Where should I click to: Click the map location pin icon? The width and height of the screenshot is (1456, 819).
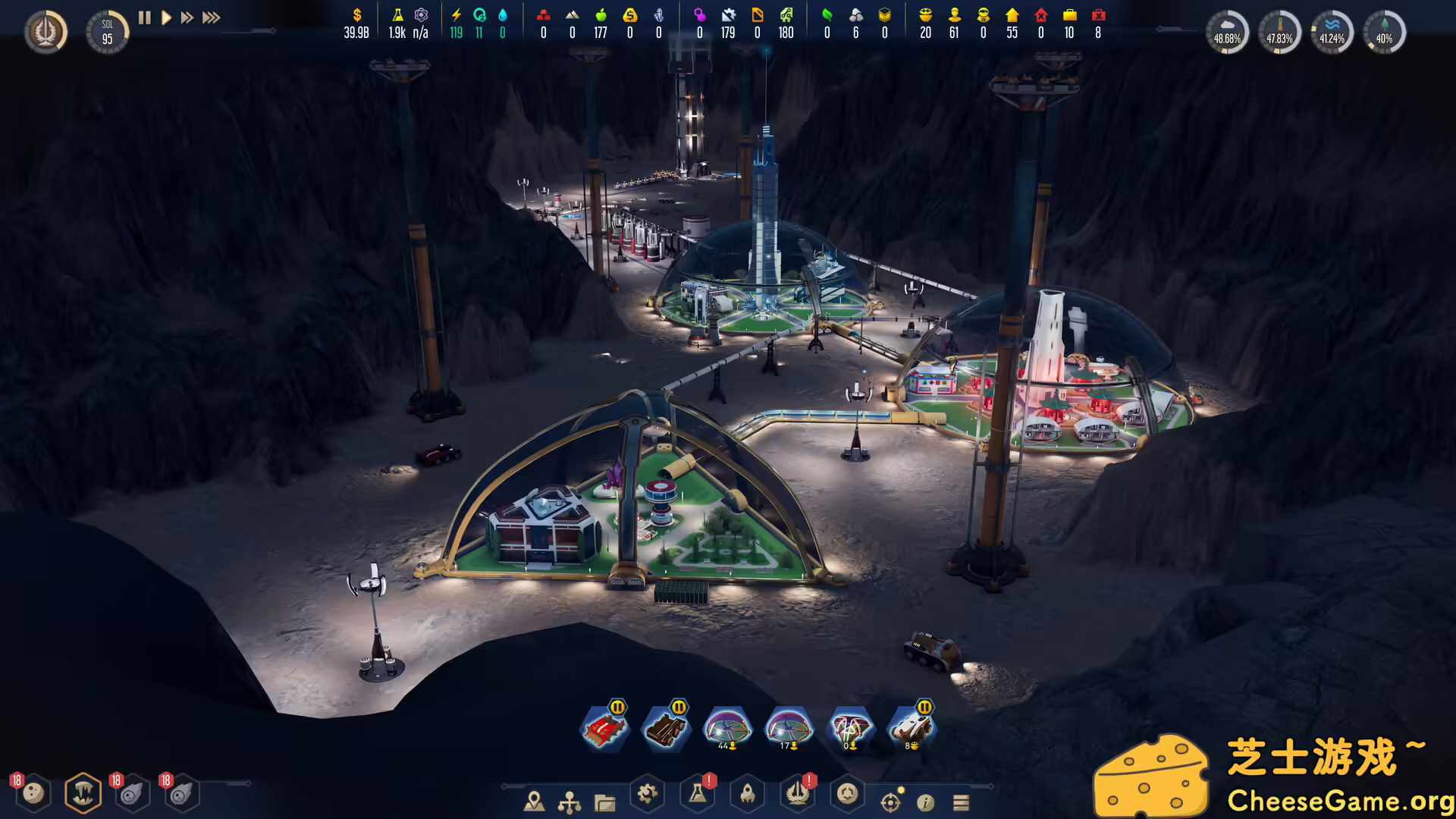pyautogui.click(x=536, y=800)
